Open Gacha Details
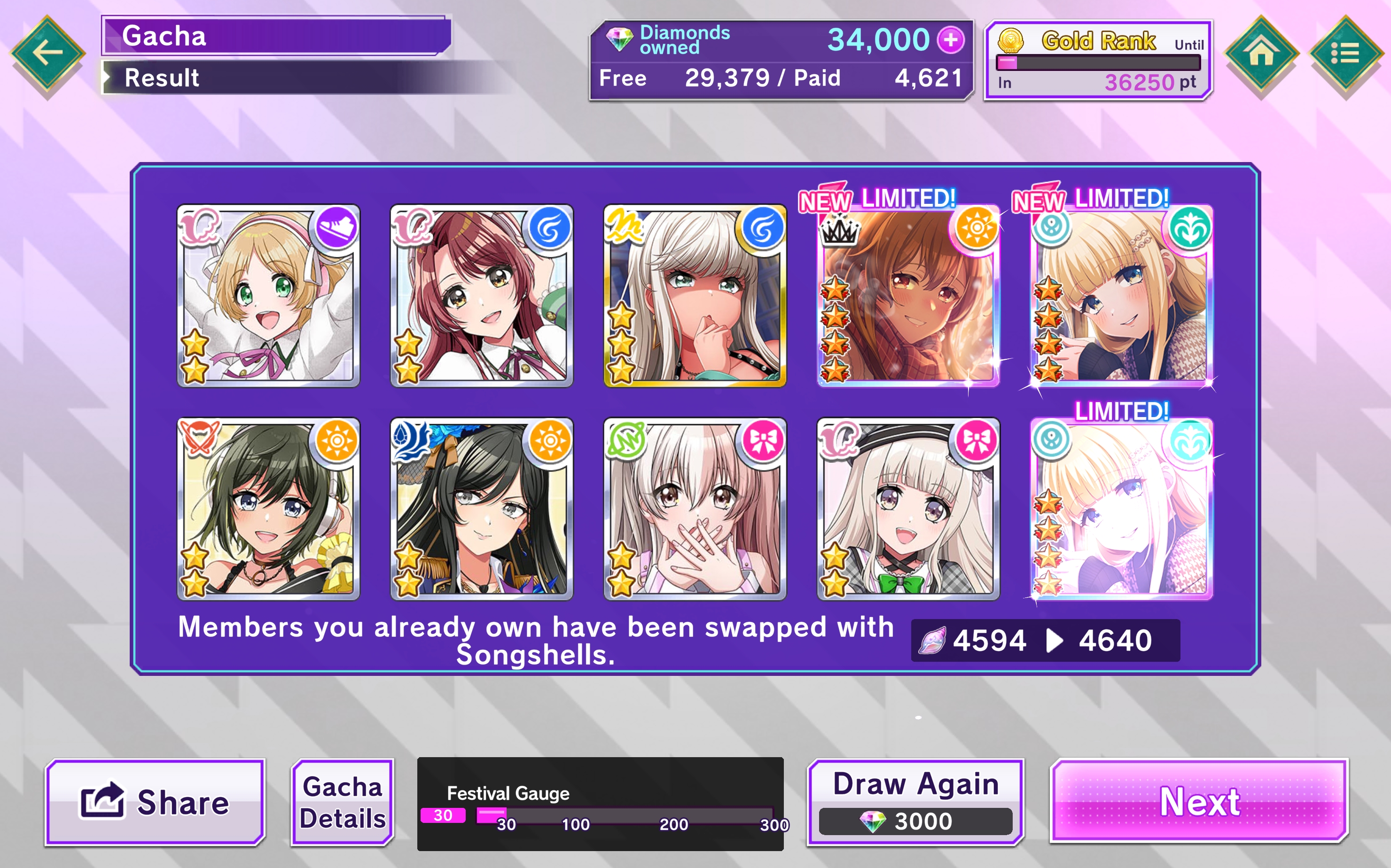The image size is (1391, 868). tap(343, 802)
